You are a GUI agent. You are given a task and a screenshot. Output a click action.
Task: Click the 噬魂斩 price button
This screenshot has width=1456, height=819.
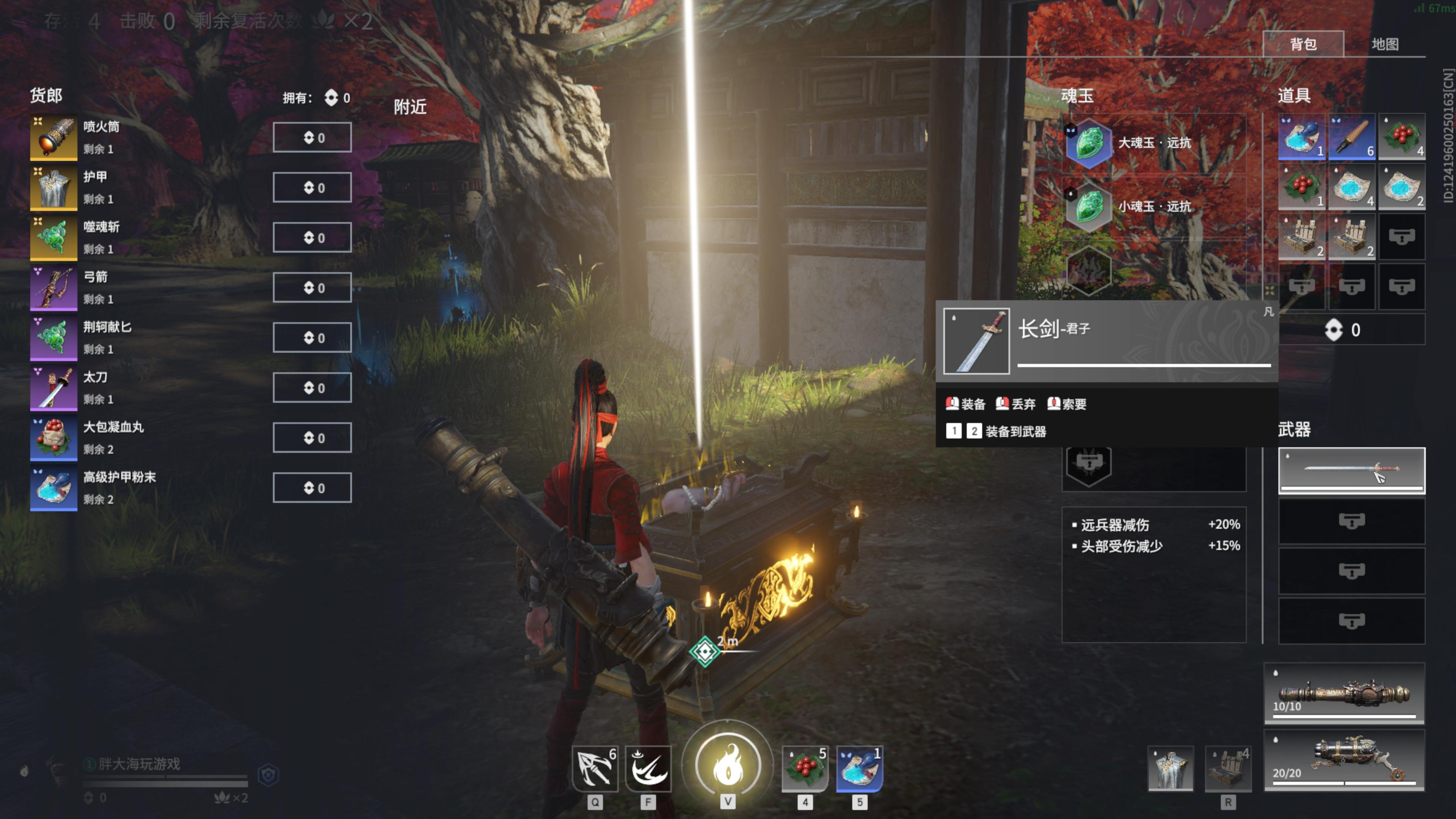312,237
